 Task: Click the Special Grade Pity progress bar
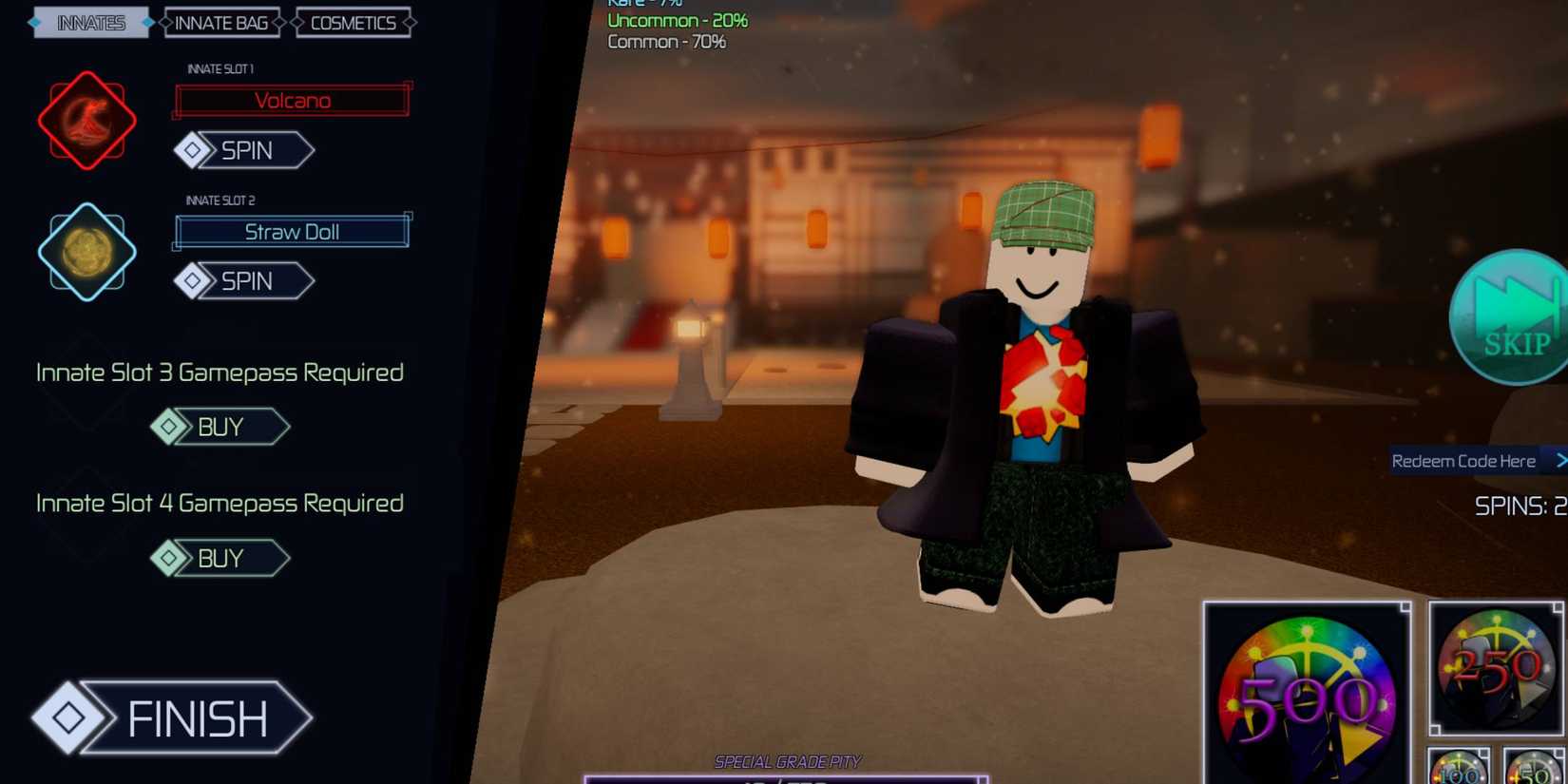click(x=787, y=781)
